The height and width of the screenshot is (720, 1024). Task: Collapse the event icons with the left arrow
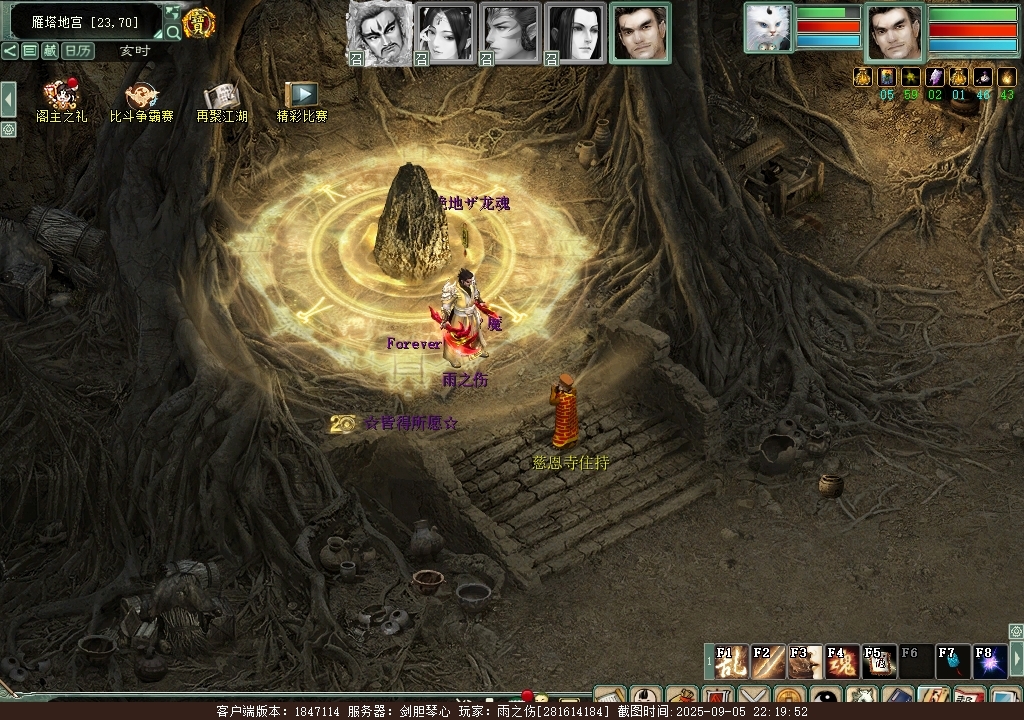pyautogui.click(x=8, y=98)
